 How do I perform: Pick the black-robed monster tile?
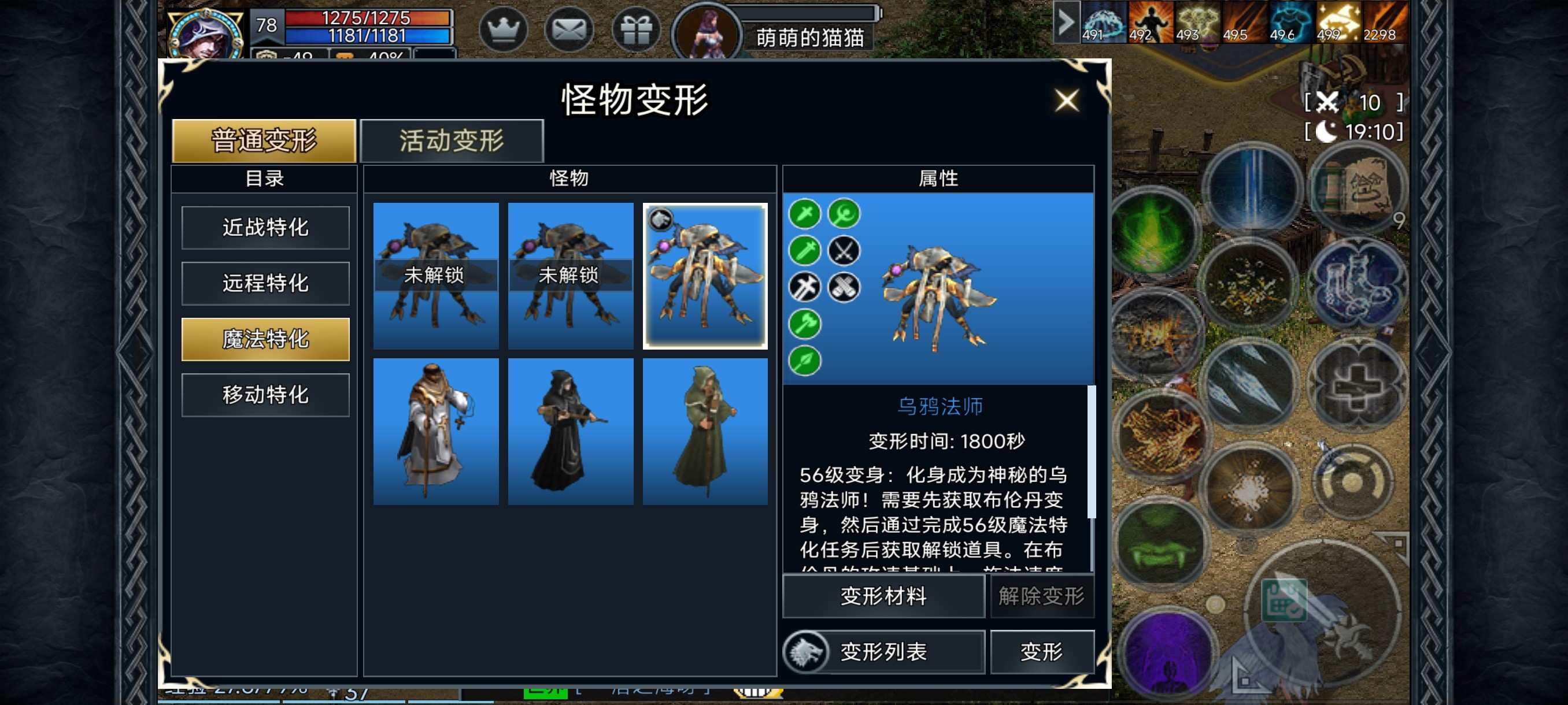(x=570, y=431)
